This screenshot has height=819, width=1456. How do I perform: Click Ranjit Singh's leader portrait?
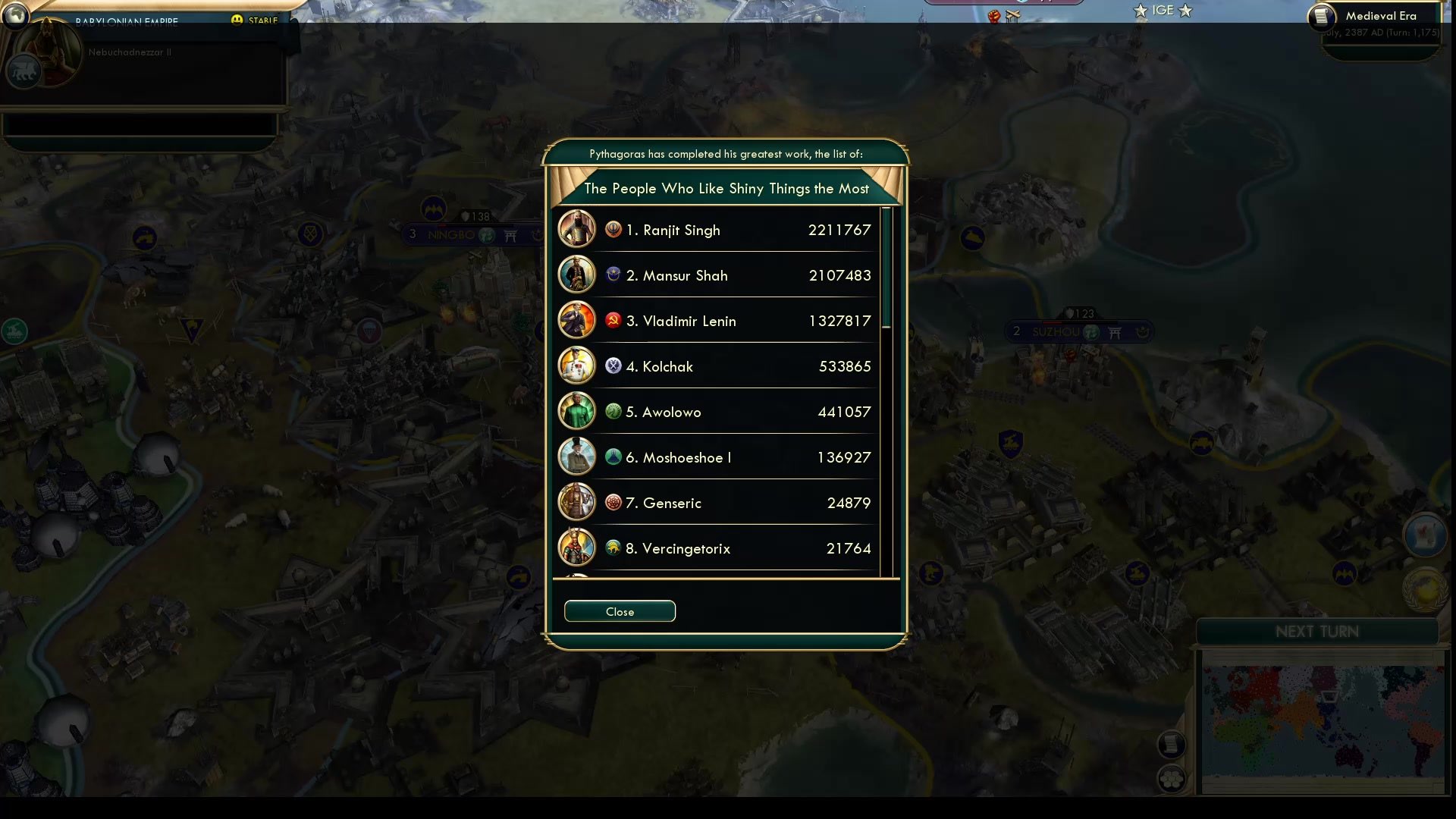(576, 229)
